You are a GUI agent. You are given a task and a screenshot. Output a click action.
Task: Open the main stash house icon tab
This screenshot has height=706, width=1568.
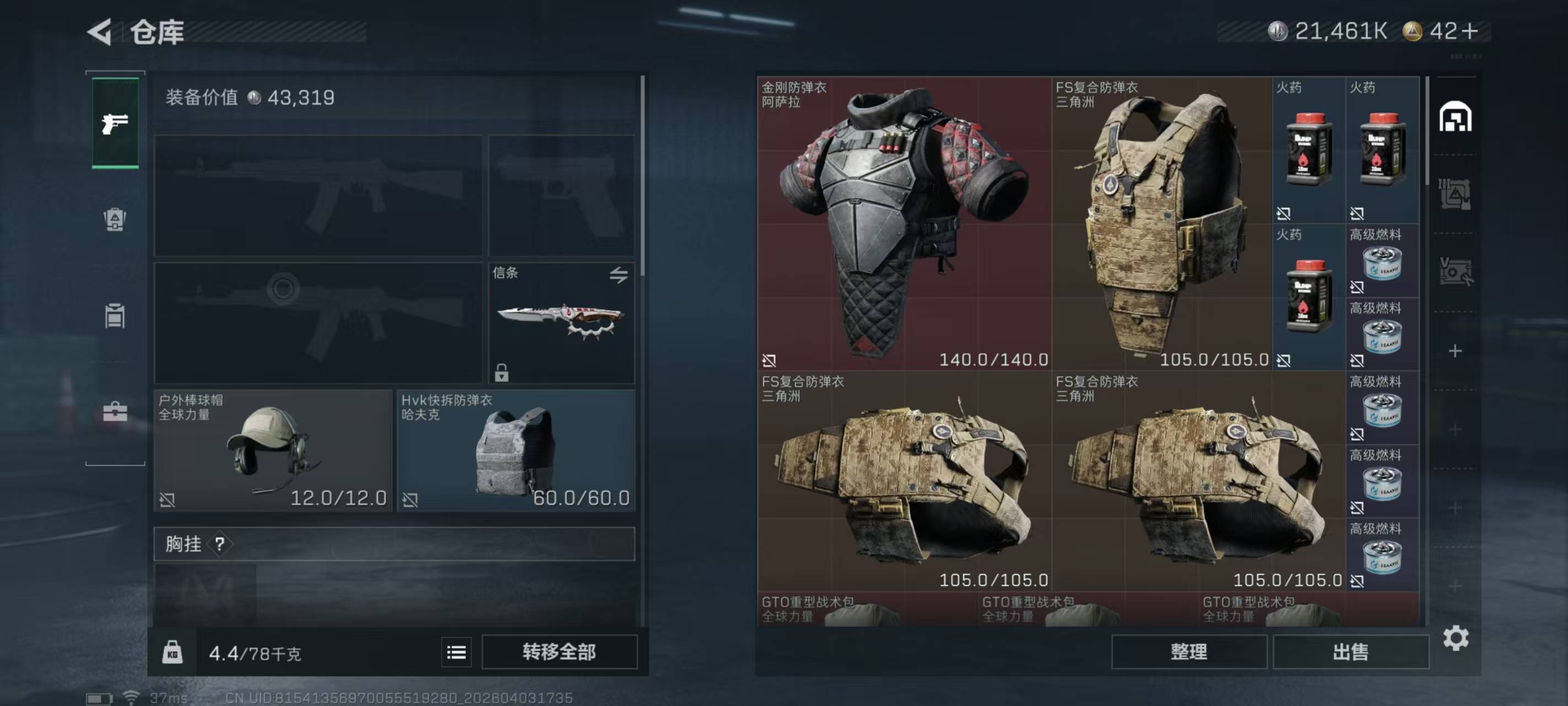[x=1456, y=117]
